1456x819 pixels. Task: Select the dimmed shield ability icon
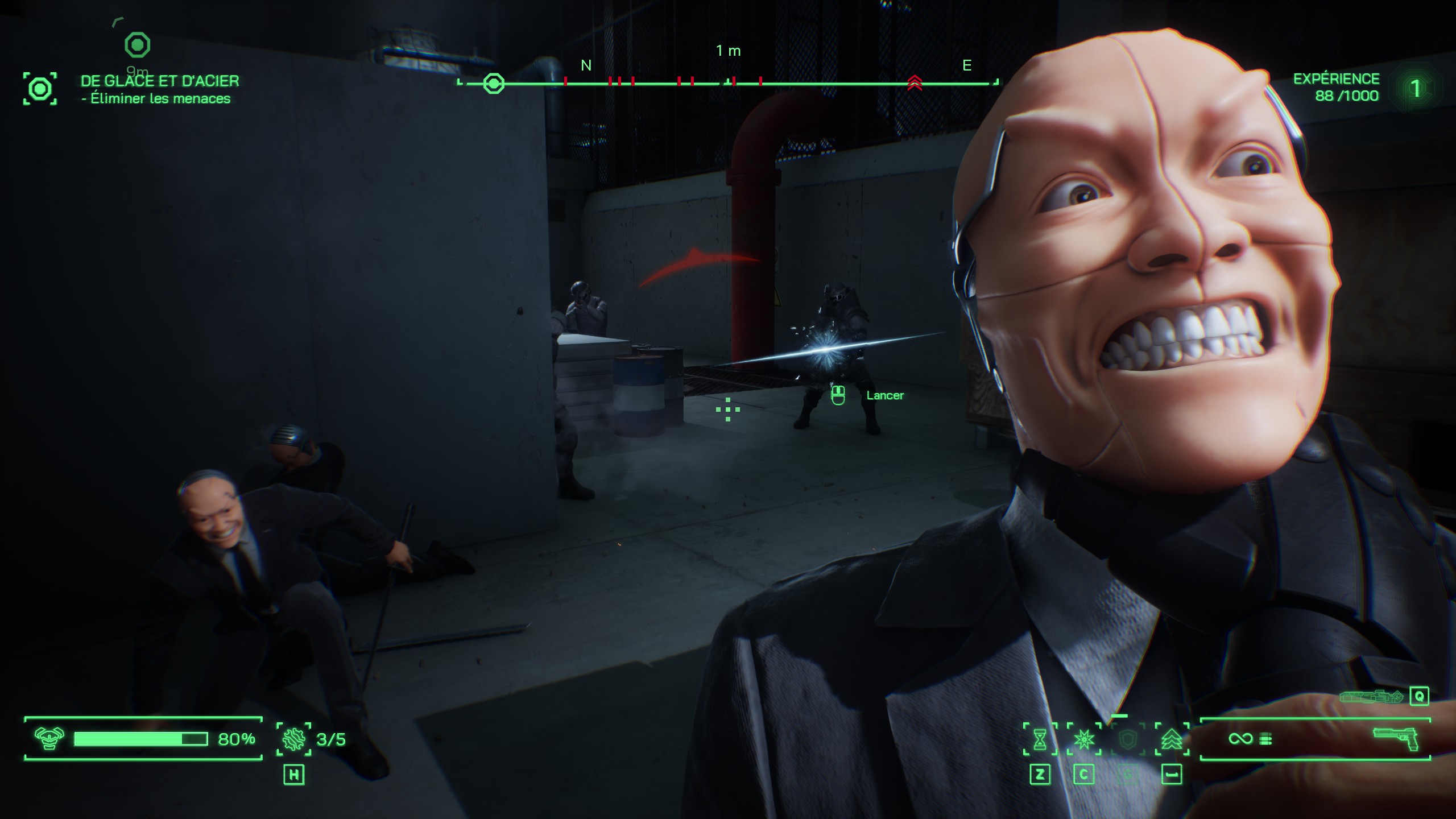1127,739
